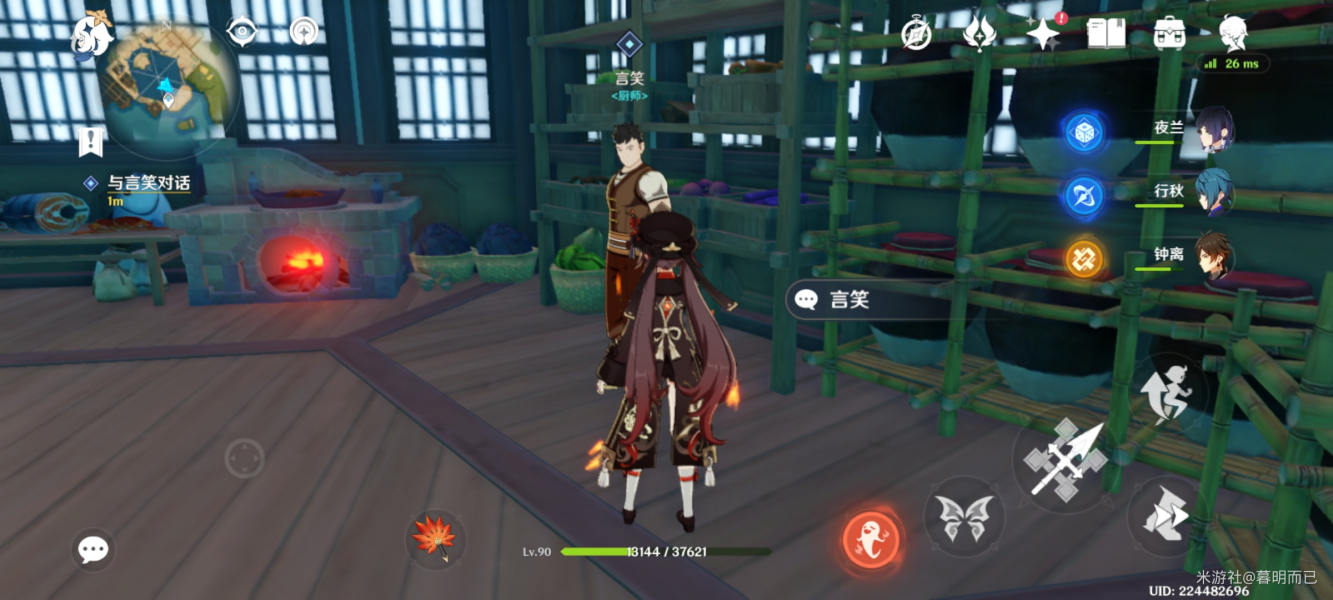Open the Paimon main menu
The height and width of the screenshot is (600, 1333).
(93, 34)
